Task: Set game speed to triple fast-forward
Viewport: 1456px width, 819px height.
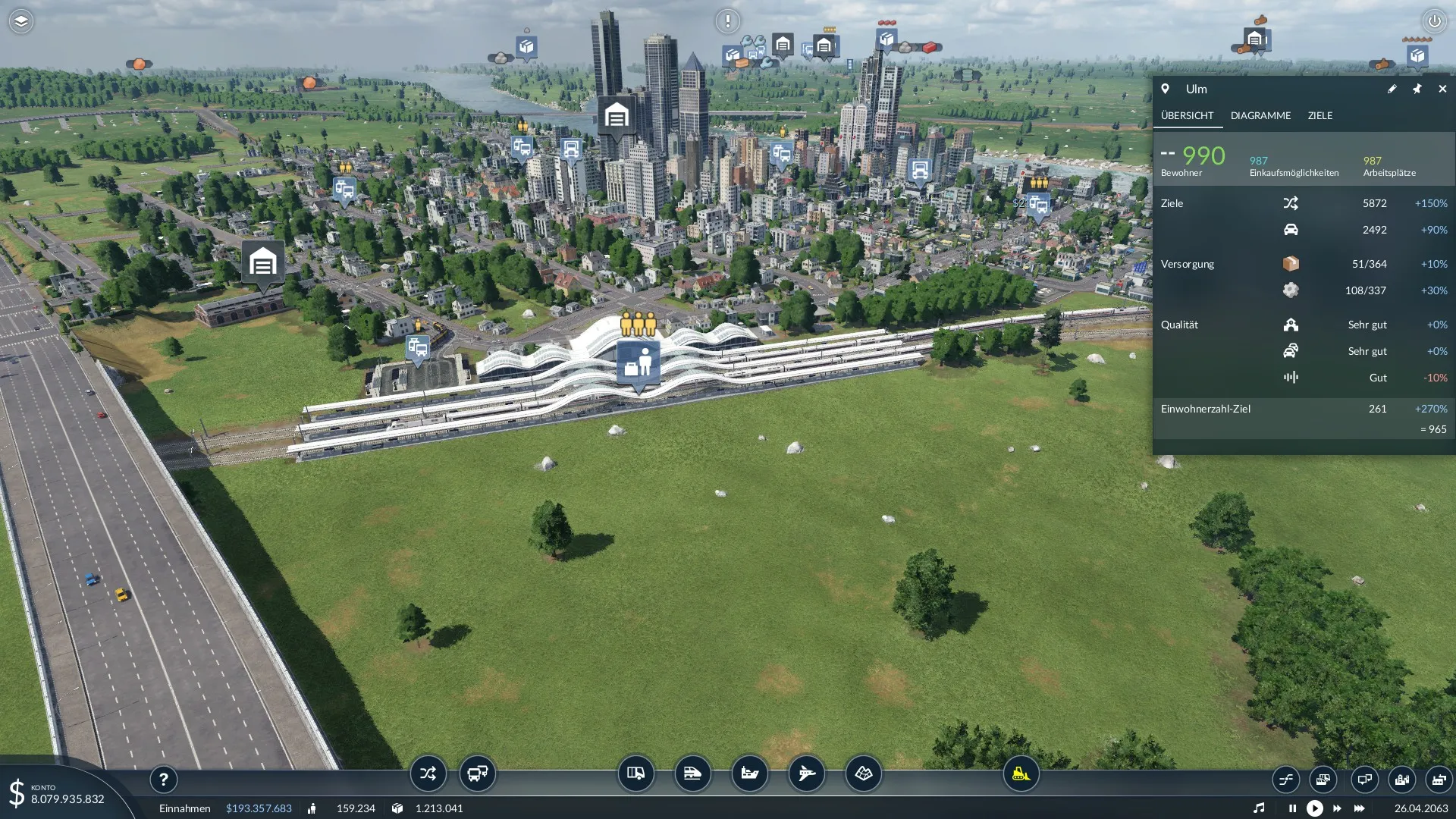Action: click(x=1359, y=808)
